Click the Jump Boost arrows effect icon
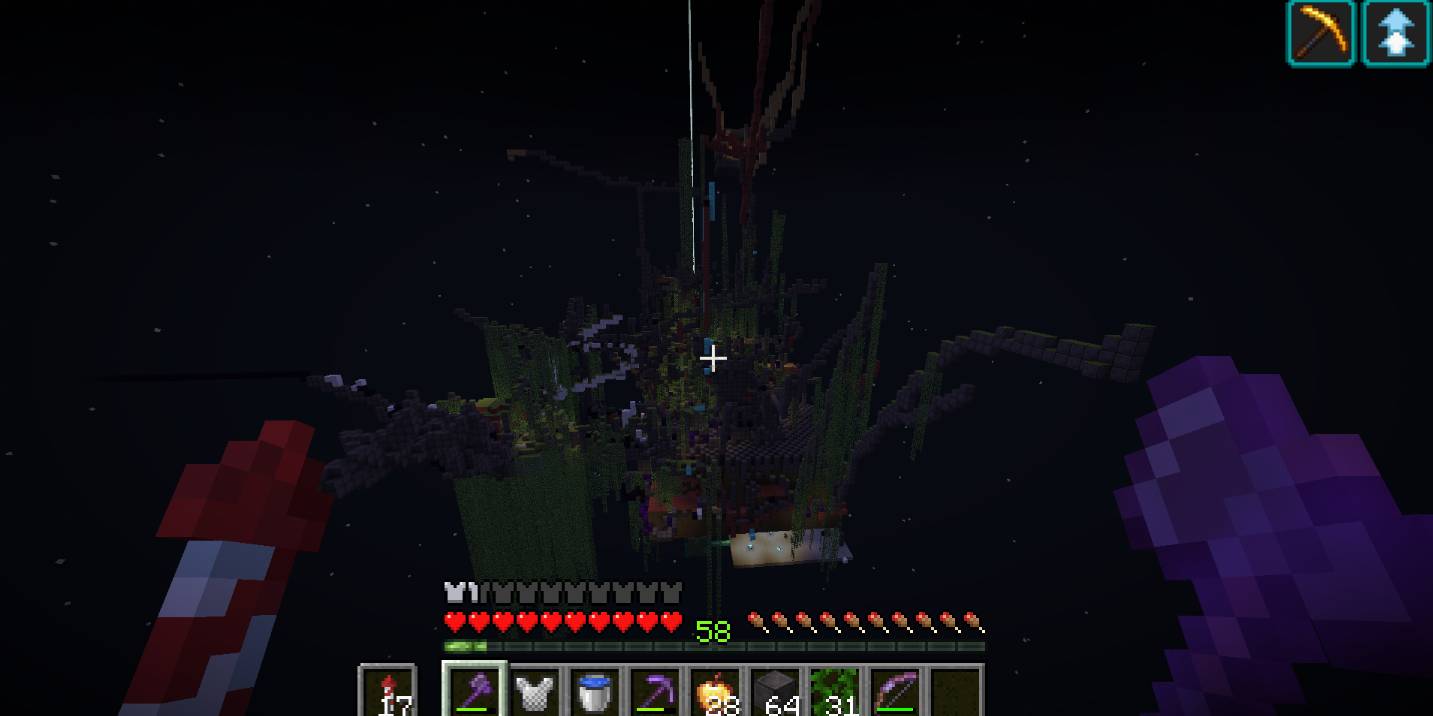 1395,33
